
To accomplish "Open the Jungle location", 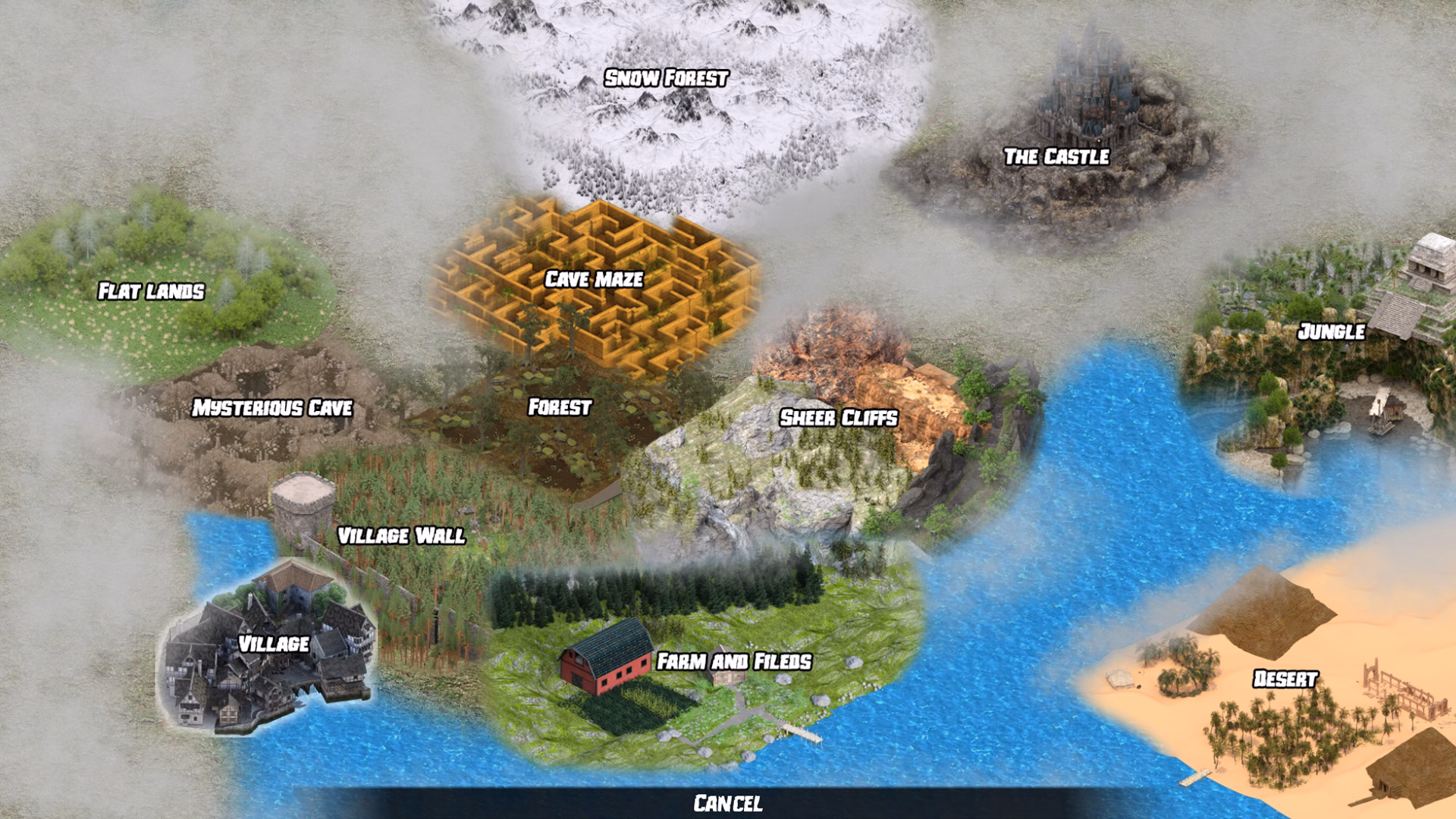I will [x=1333, y=329].
